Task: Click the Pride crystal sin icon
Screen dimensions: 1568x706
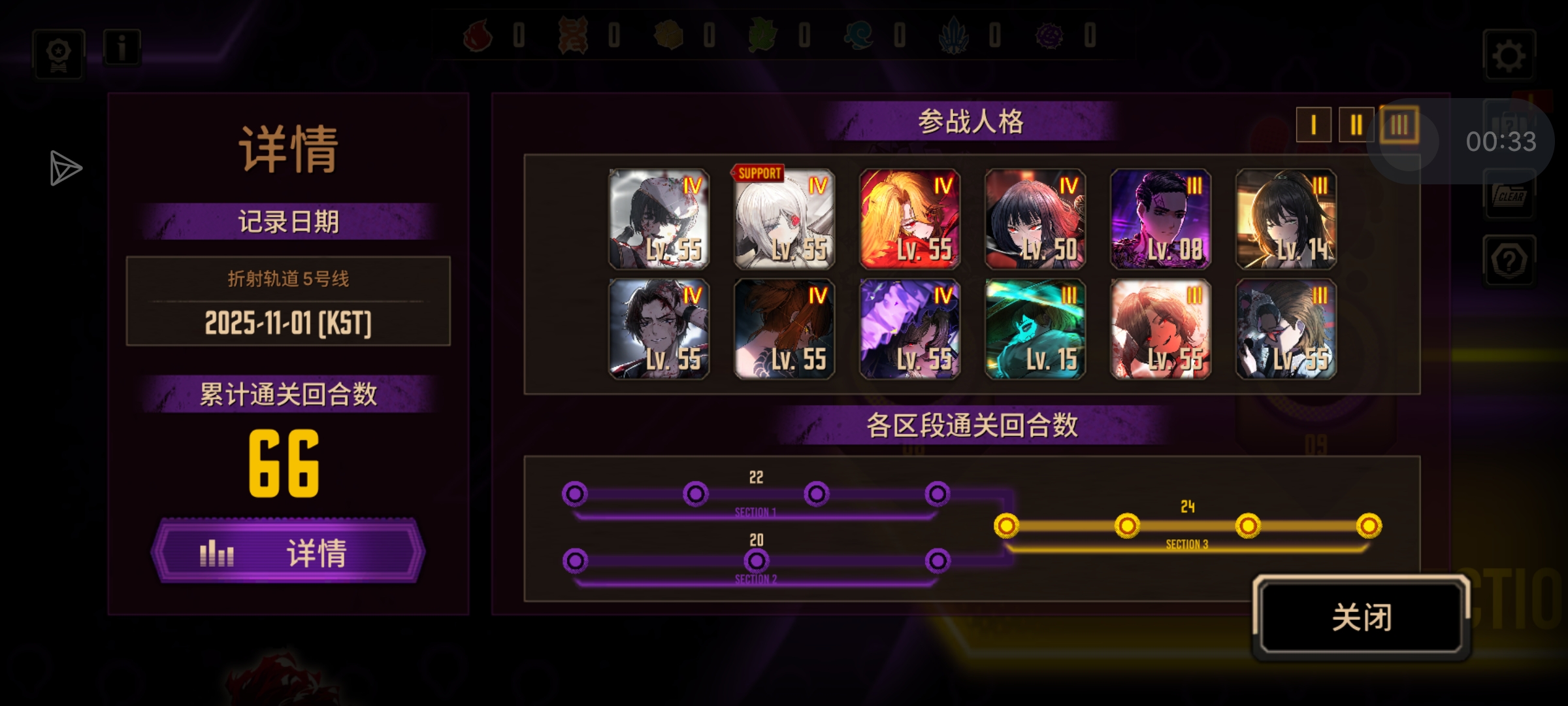Action: (x=955, y=37)
